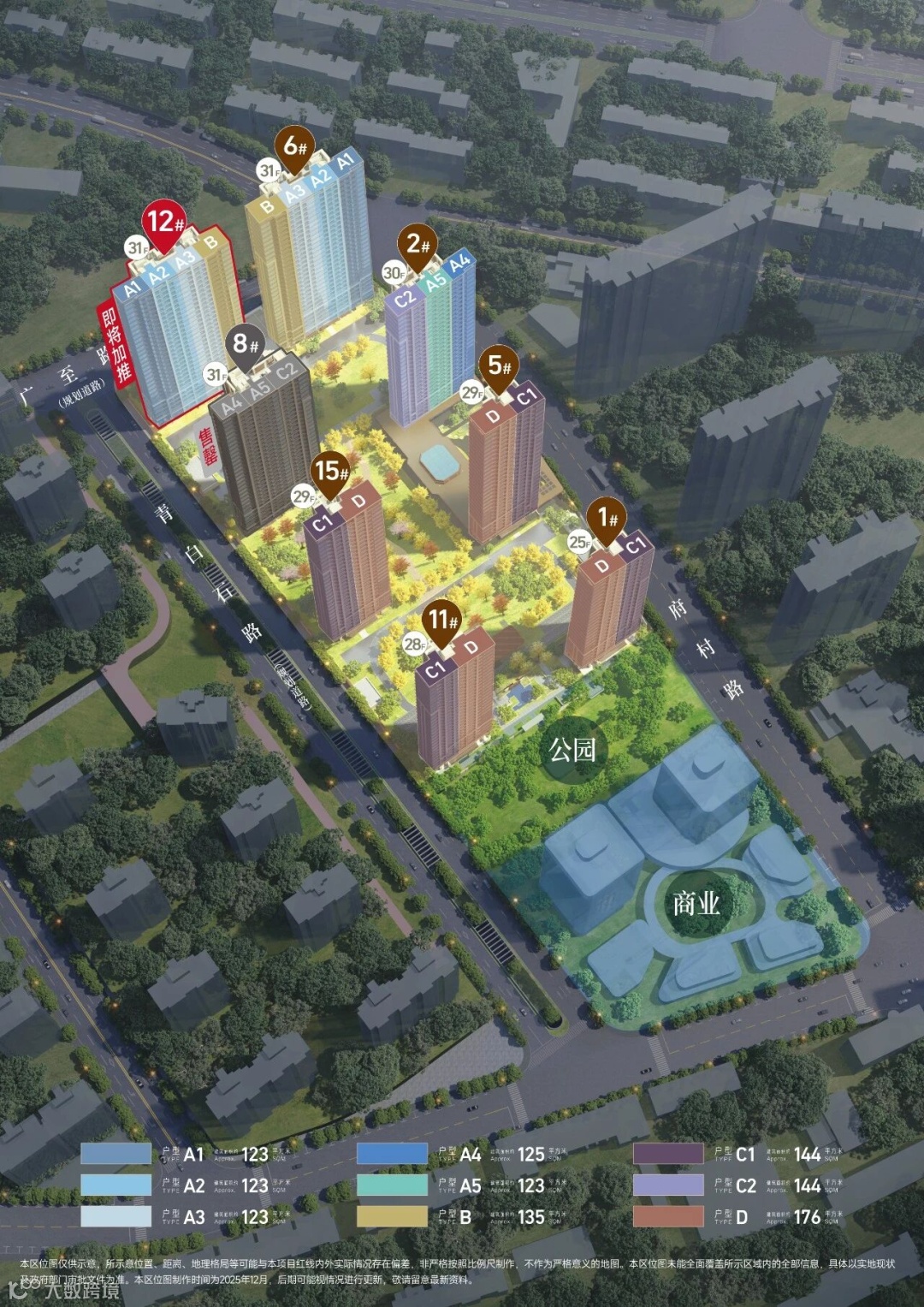Click the 商业 commercial zone label
The image size is (924, 1307).
pos(696,903)
